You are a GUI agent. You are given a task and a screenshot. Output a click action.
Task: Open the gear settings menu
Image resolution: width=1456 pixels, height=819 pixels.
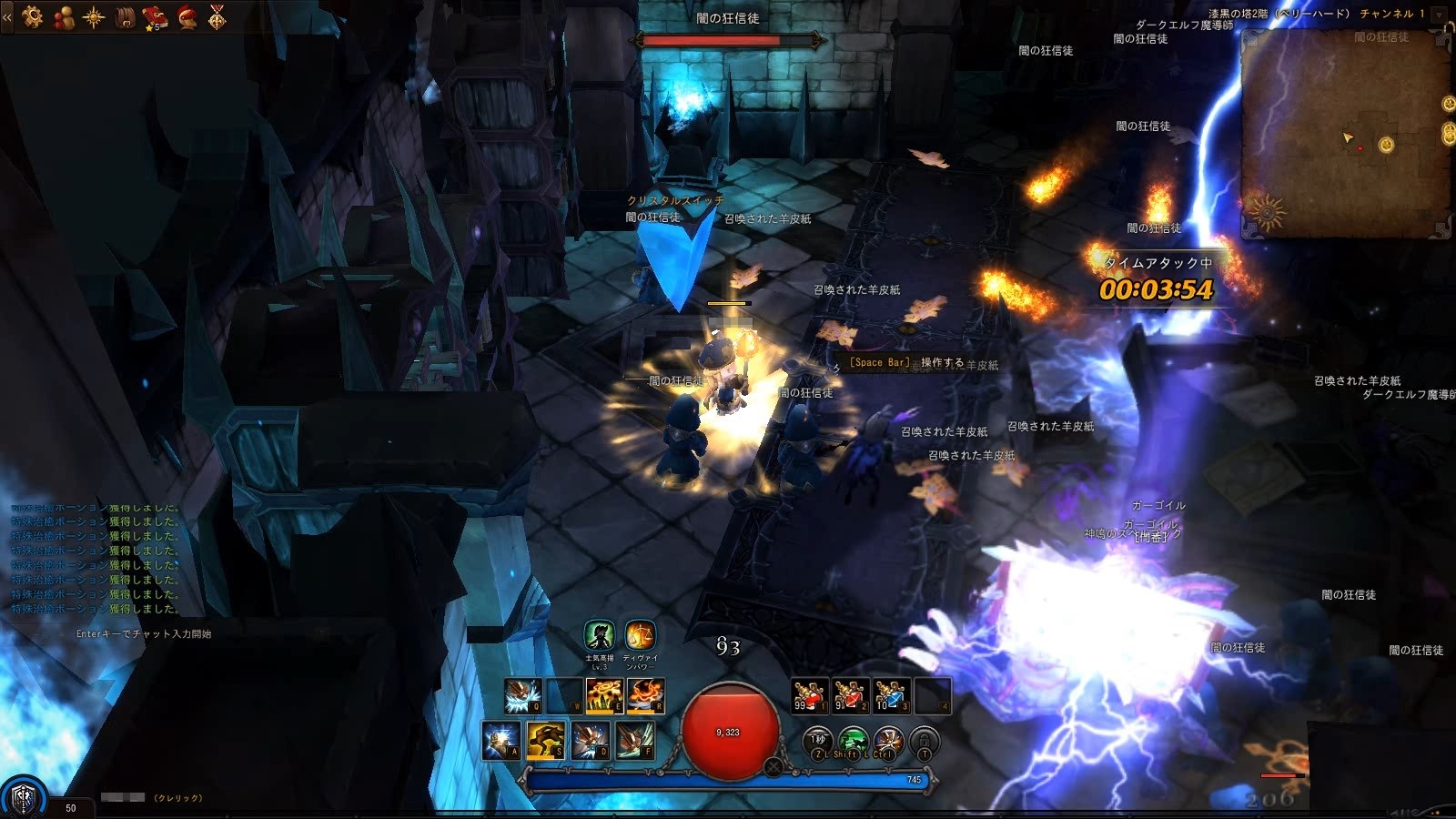33,16
